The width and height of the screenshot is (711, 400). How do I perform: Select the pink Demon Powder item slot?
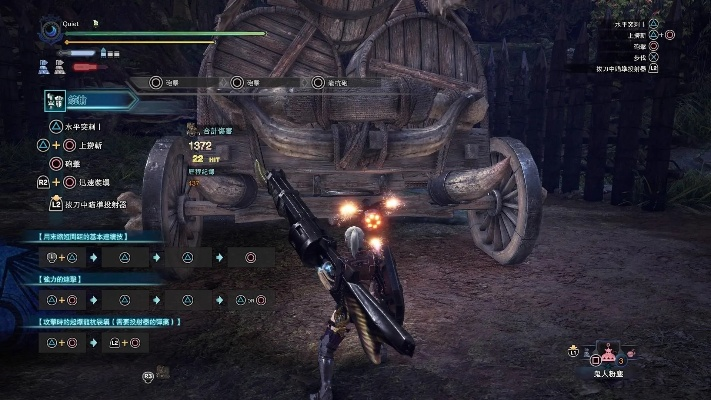click(x=608, y=353)
